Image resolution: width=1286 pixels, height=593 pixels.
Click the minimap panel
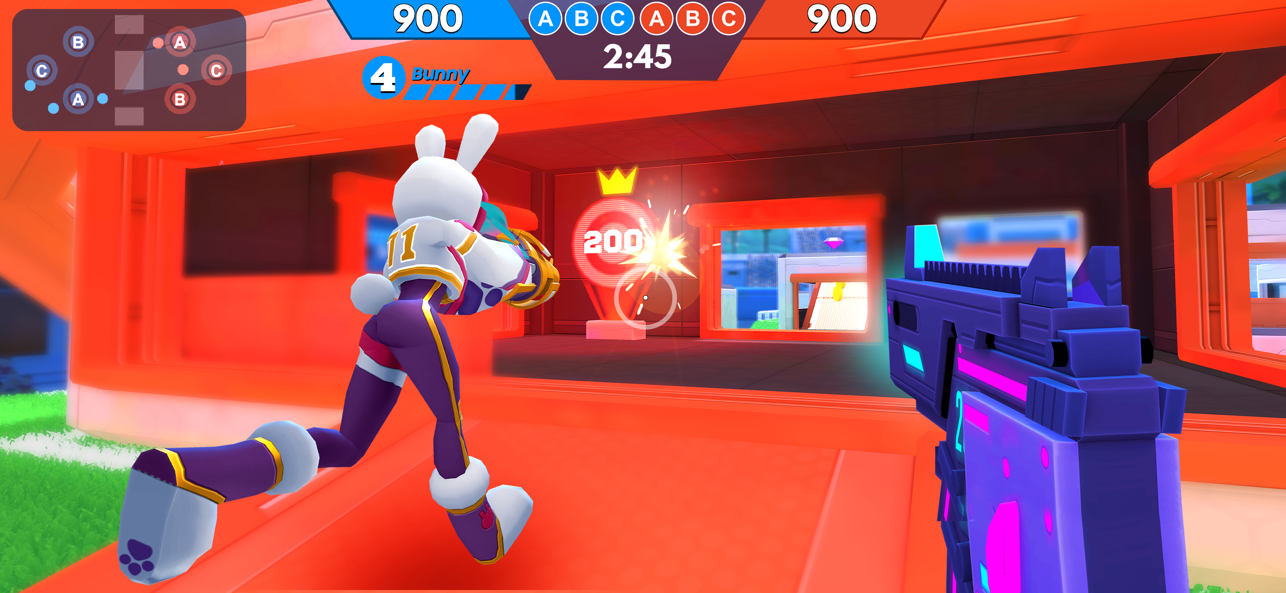pyautogui.click(x=129, y=70)
